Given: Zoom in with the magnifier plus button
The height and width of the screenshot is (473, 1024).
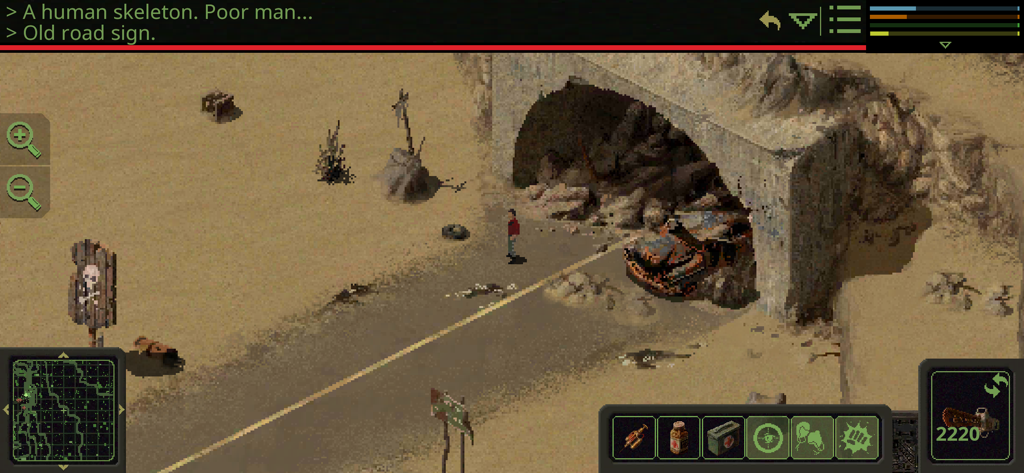Looking at the screenshot, I should [x=24, y=139].
